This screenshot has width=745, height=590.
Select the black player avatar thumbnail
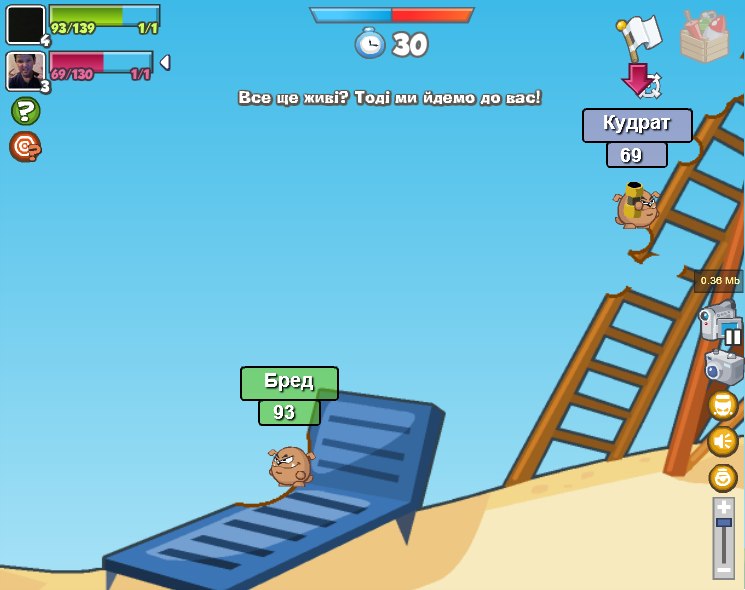[x=25, y=25]
